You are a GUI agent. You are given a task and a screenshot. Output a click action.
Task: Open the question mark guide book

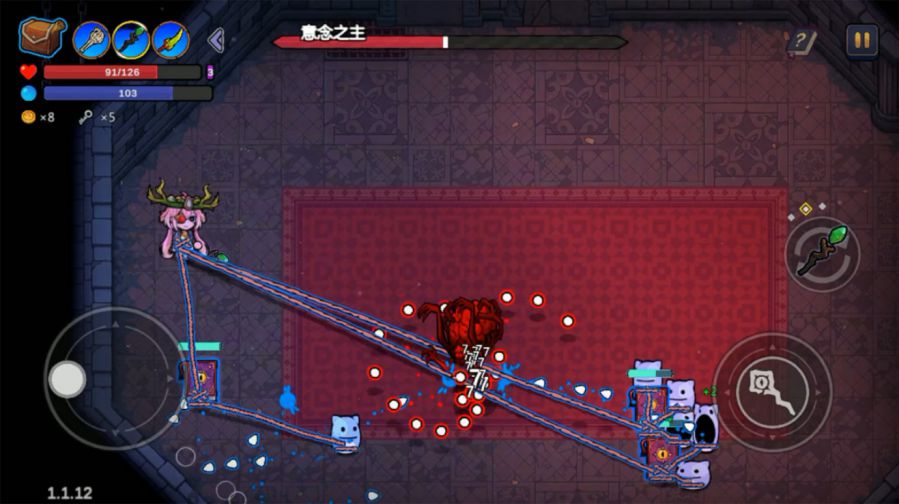click(801, 42)
